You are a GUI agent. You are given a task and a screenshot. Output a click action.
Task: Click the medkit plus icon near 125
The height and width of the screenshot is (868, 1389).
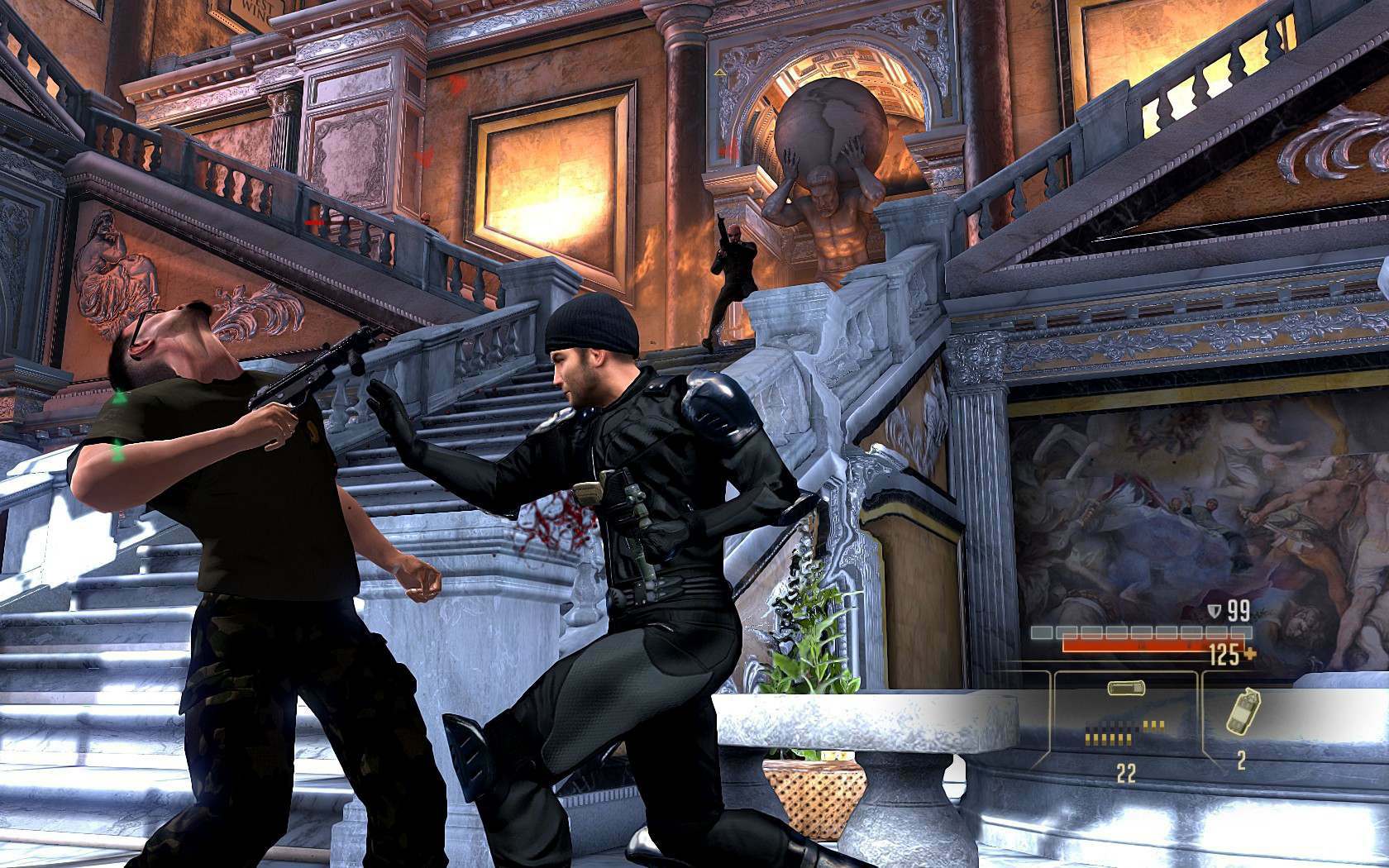pos(1250,655)
